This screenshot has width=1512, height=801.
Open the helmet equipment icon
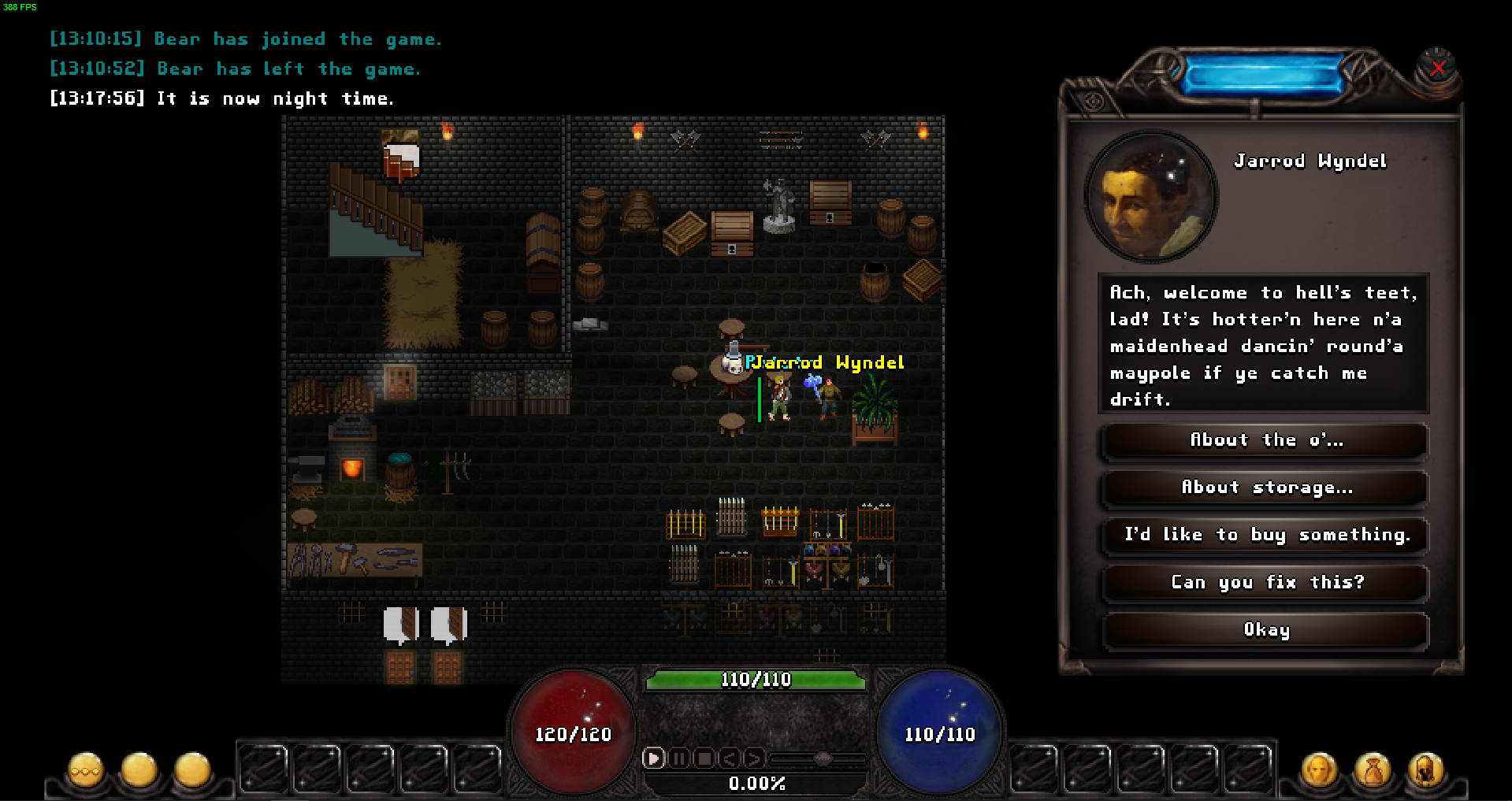[1425, 770]
